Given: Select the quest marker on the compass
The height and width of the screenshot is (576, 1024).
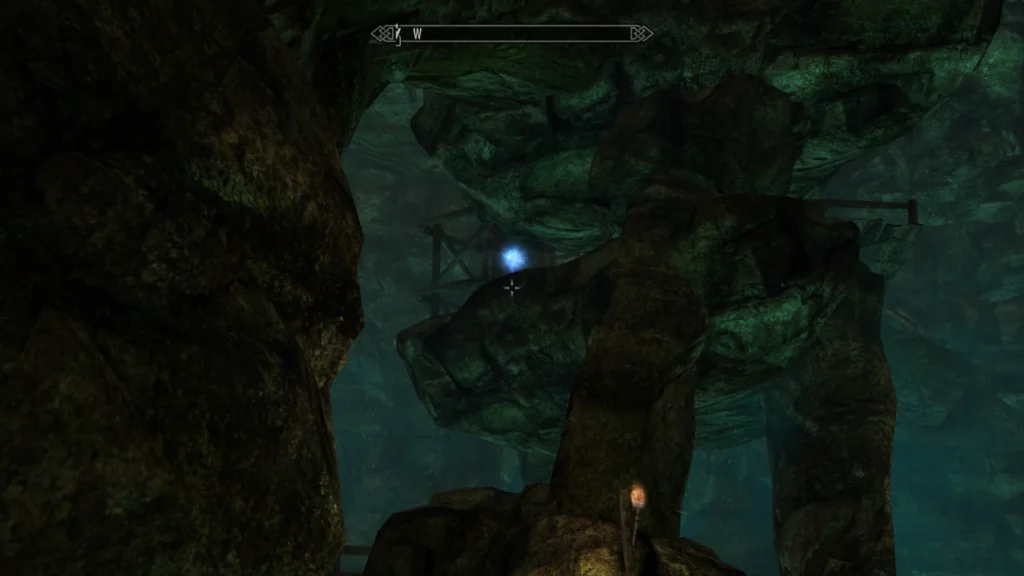Looking at the screenshot, I should (398, 35).
